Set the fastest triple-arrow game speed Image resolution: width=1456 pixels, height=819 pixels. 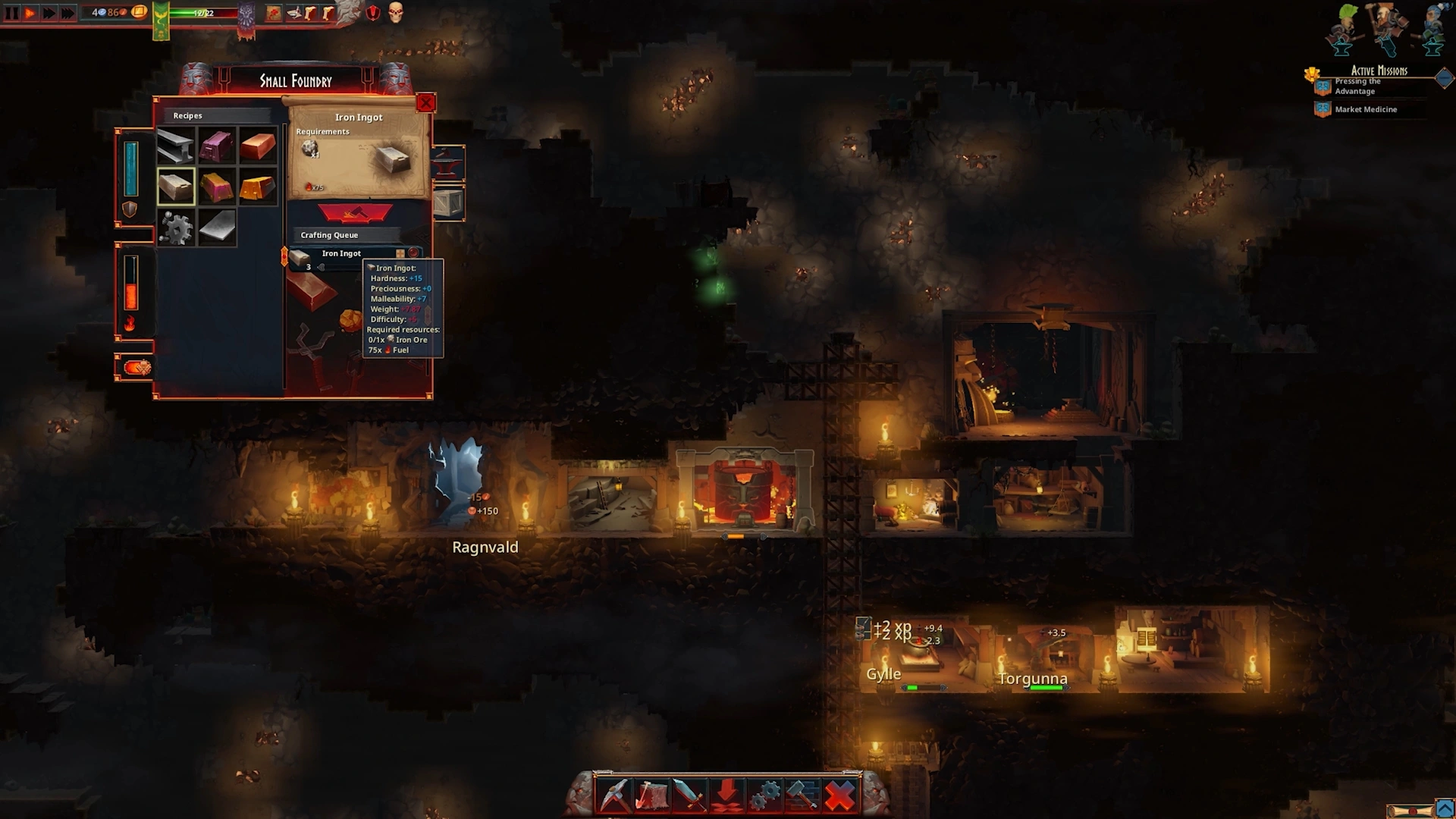point(67,13)
